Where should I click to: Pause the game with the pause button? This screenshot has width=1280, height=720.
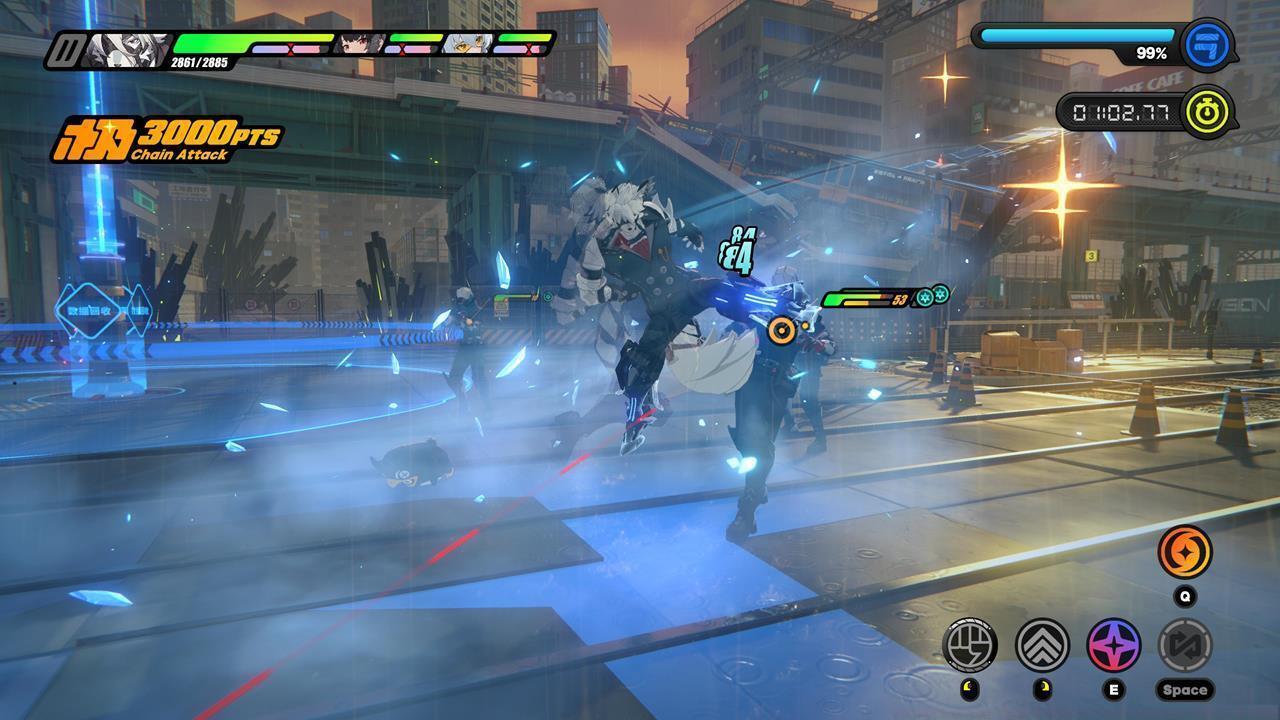[67, 50]
